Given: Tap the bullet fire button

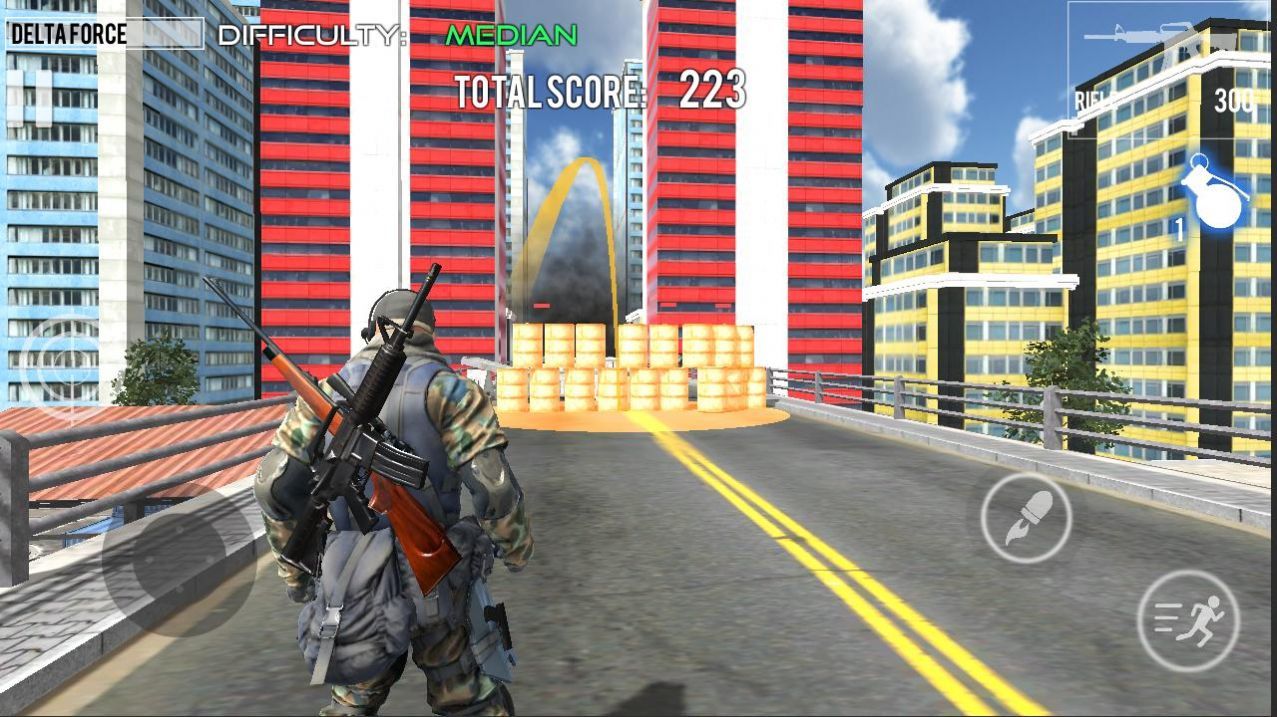Looking at the screenshot, I should 1026,518.
